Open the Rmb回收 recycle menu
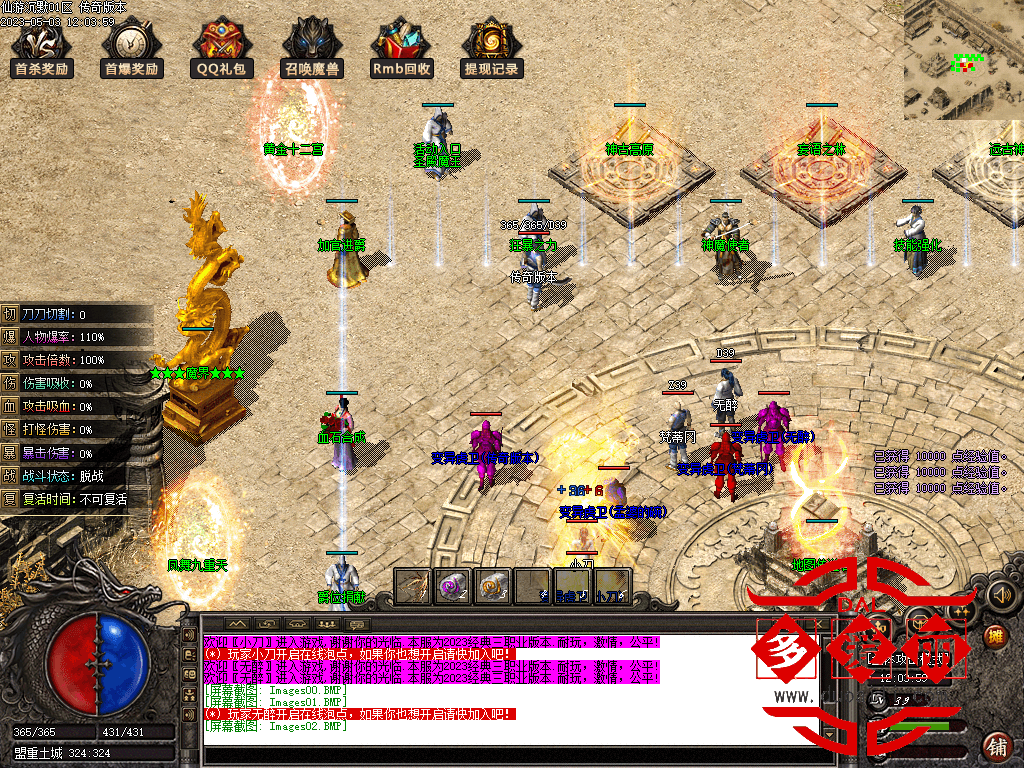Image resolution: width=1024 pixels, height=768 pixels. click(x=401, y=48)
